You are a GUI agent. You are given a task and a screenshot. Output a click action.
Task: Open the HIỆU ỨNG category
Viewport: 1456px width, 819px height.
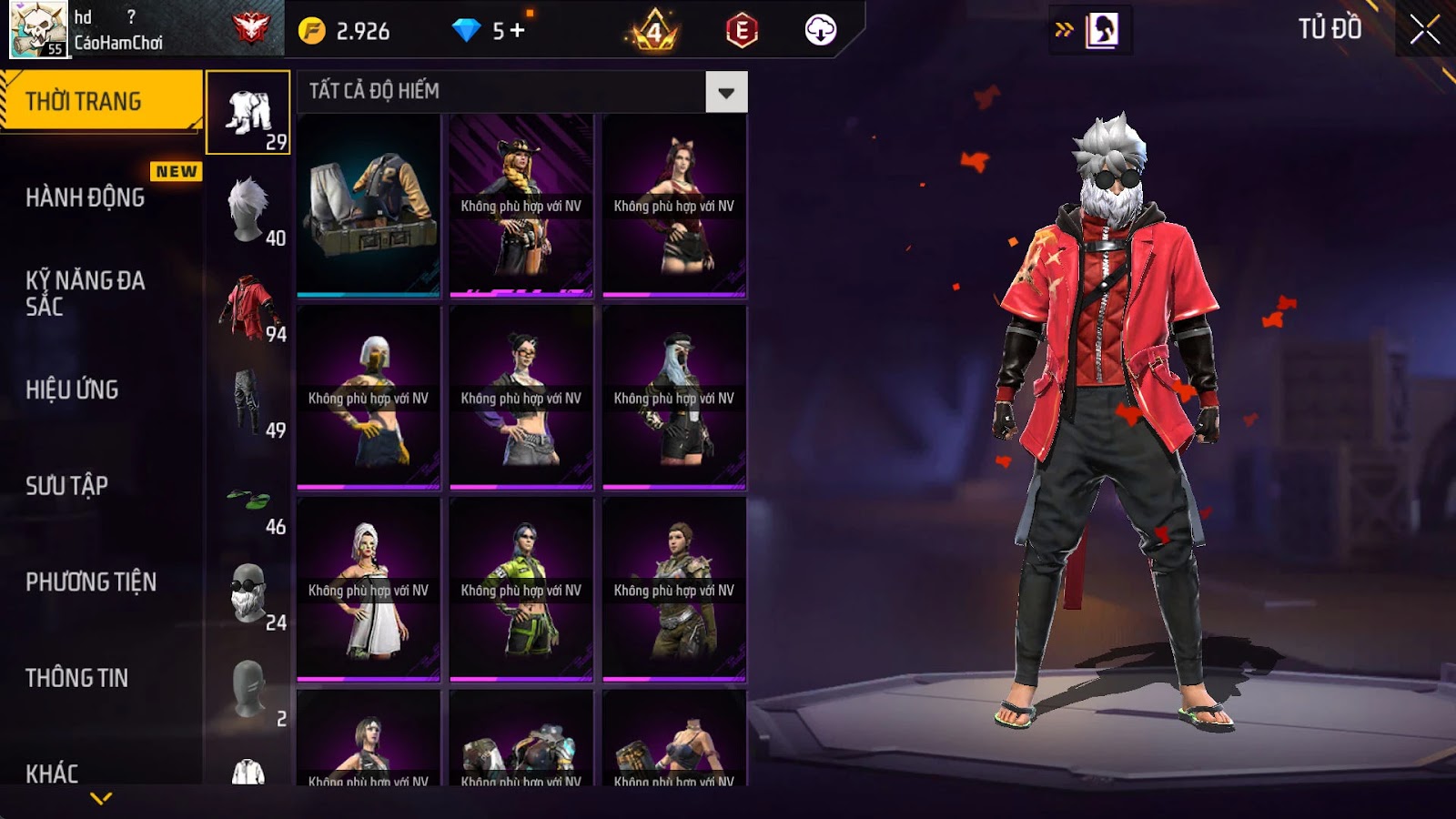[x=73, y=389]
